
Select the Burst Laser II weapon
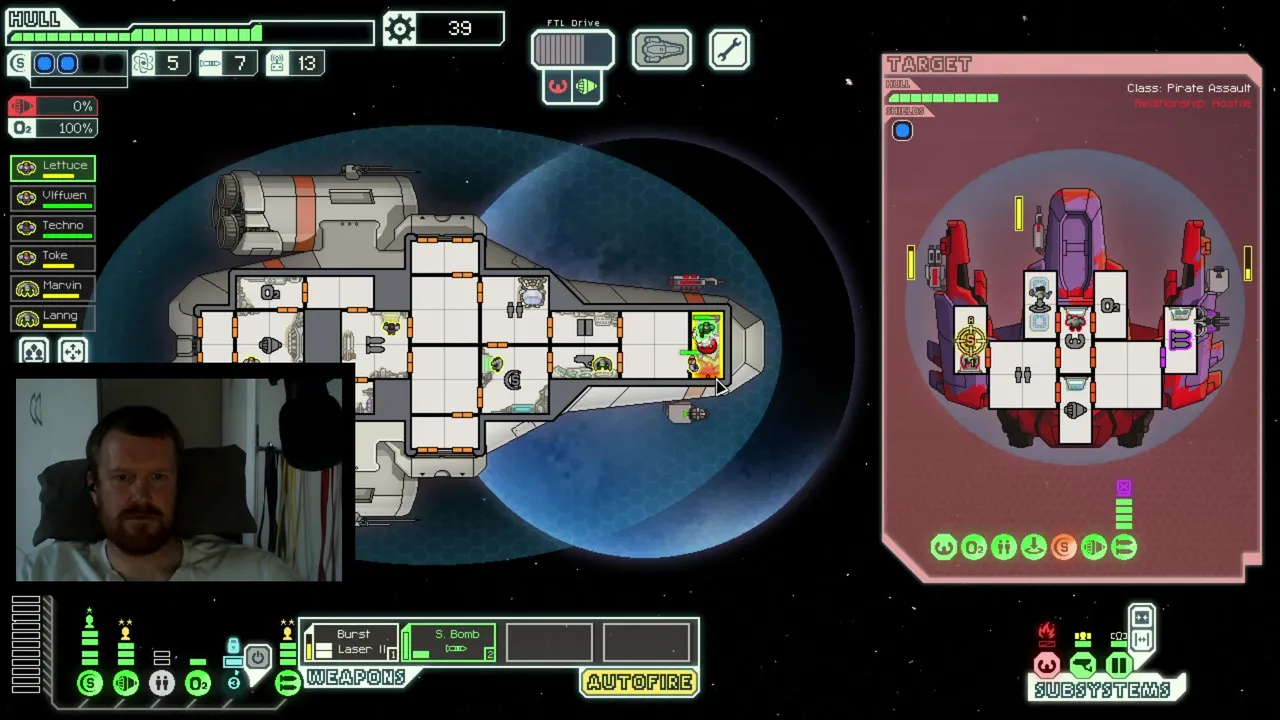(x=351, y=642)
